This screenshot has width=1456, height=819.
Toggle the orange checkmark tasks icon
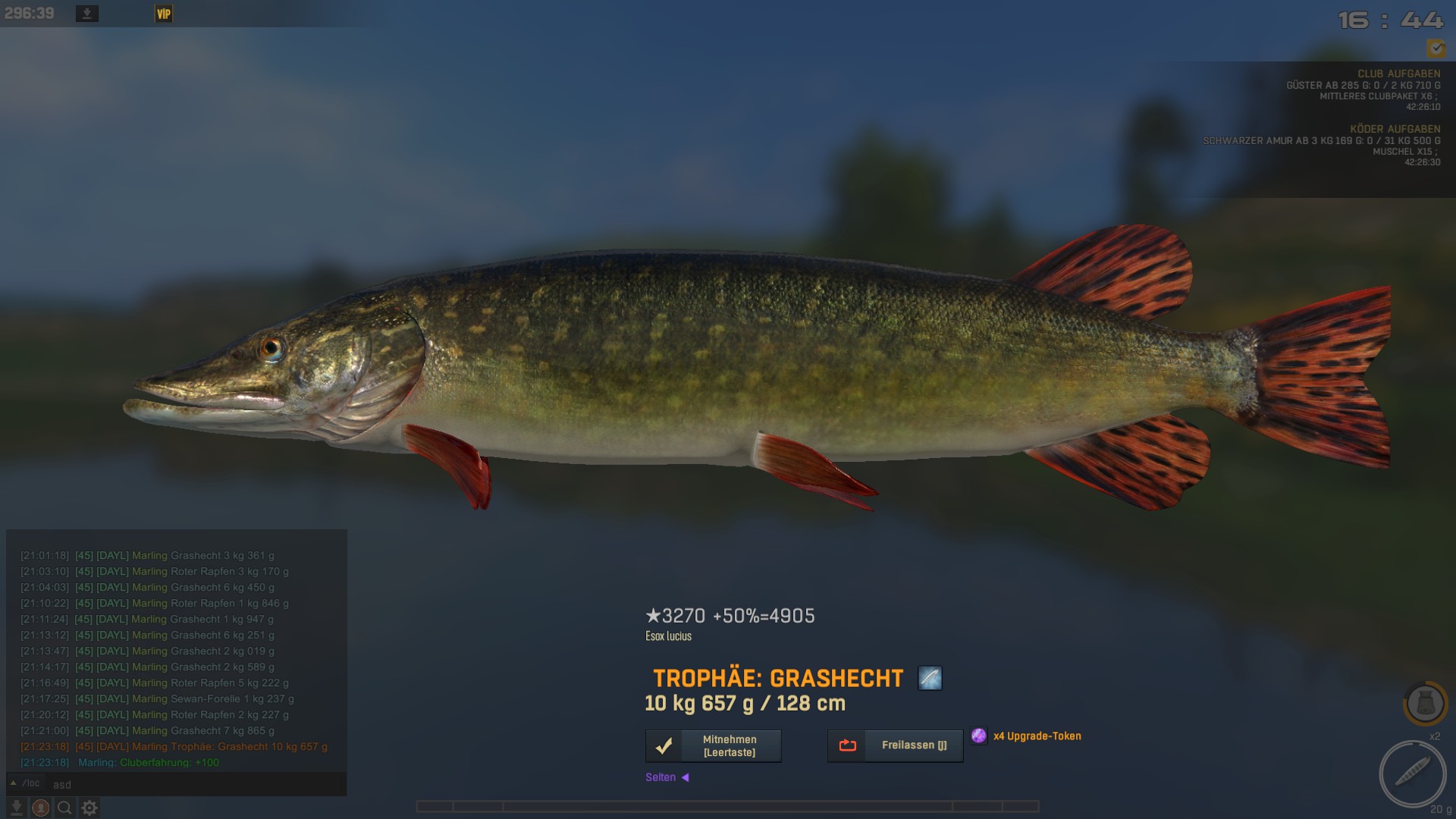coord(1436,49)
